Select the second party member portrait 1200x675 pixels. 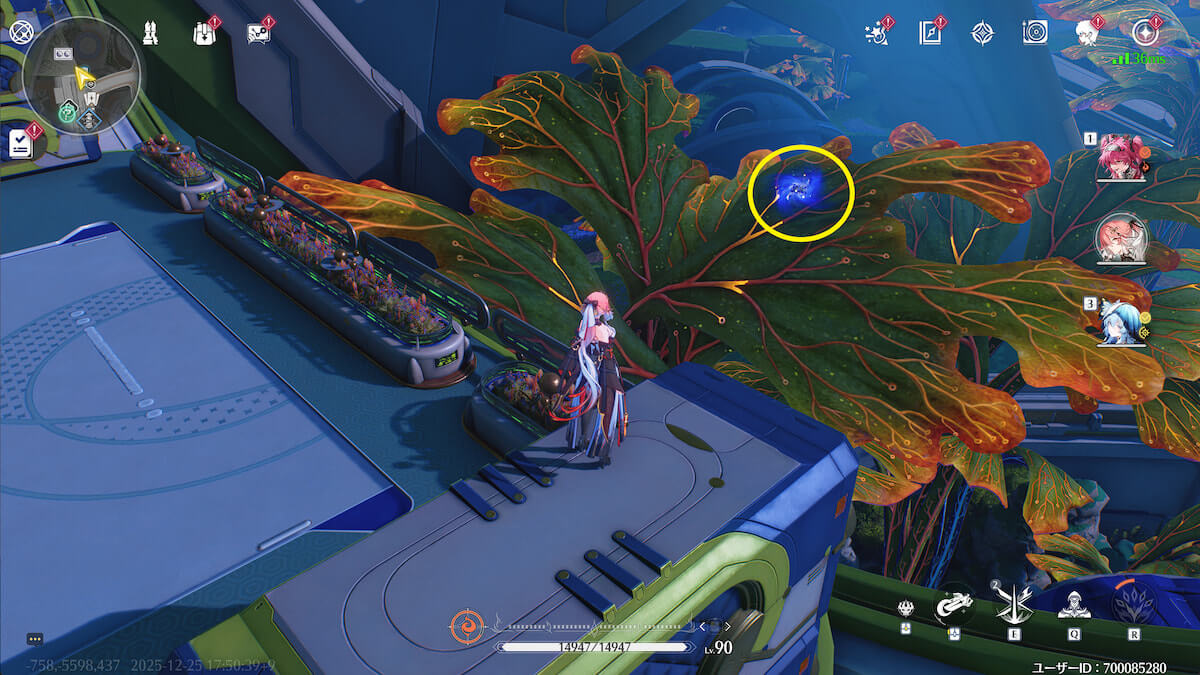[1120, 240]
